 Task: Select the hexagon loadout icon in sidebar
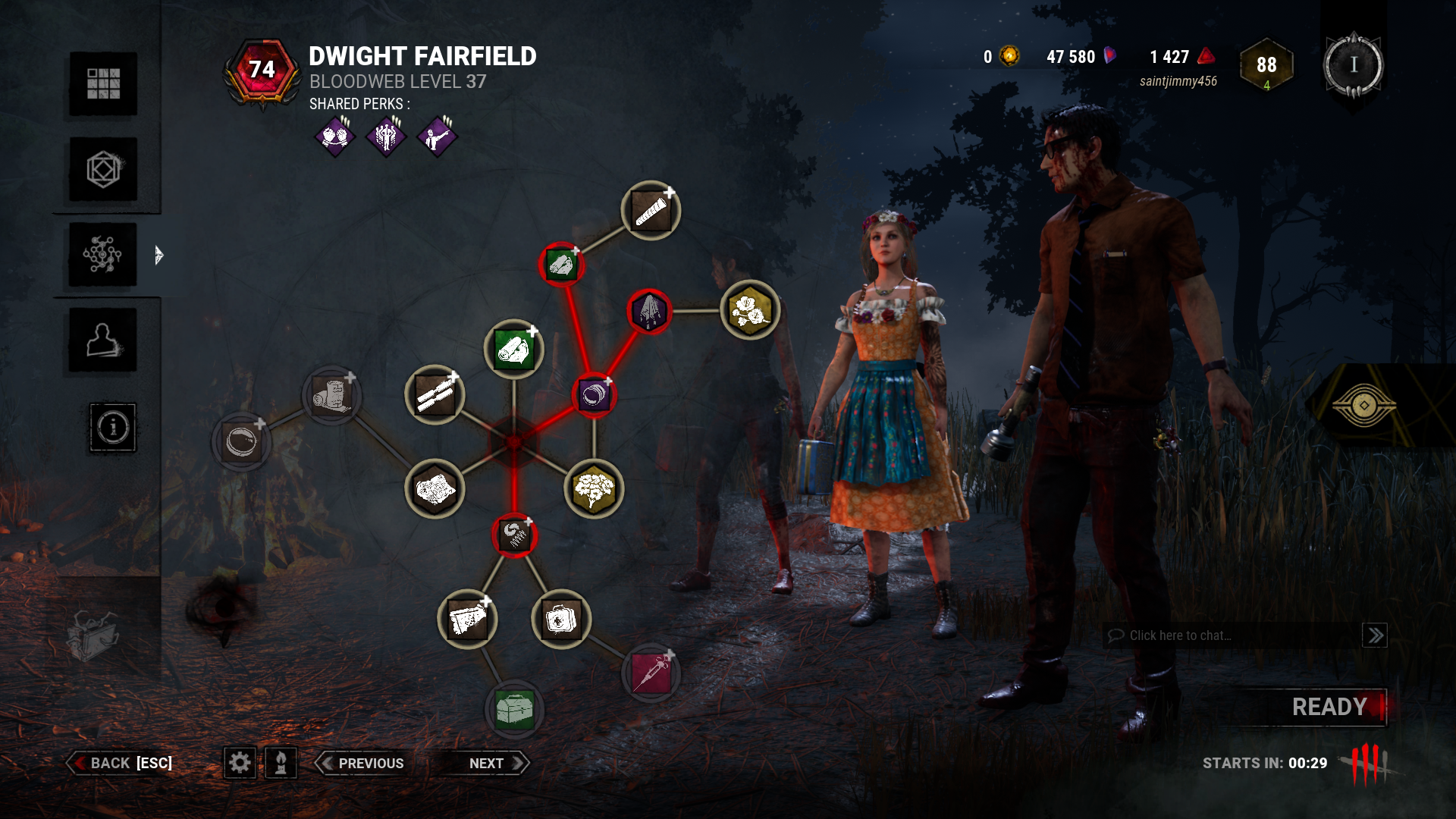coord(102,170)
